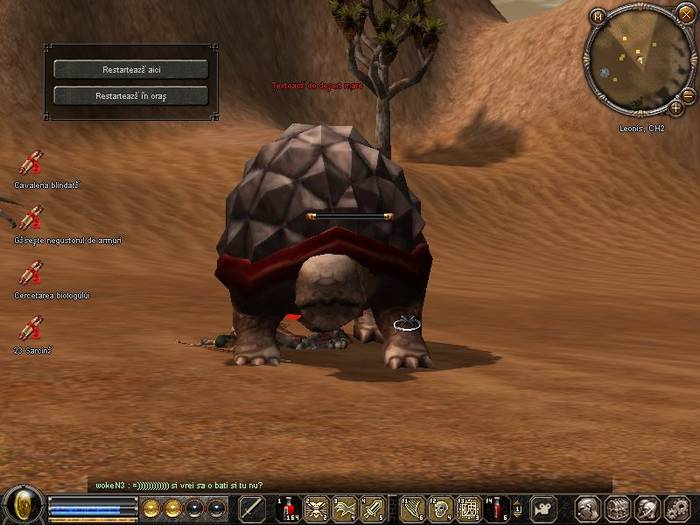Viewport: 700px width, 525px height.
Task: Zoom in the minimap with the plus button
Action: click(x=676, y=106)
